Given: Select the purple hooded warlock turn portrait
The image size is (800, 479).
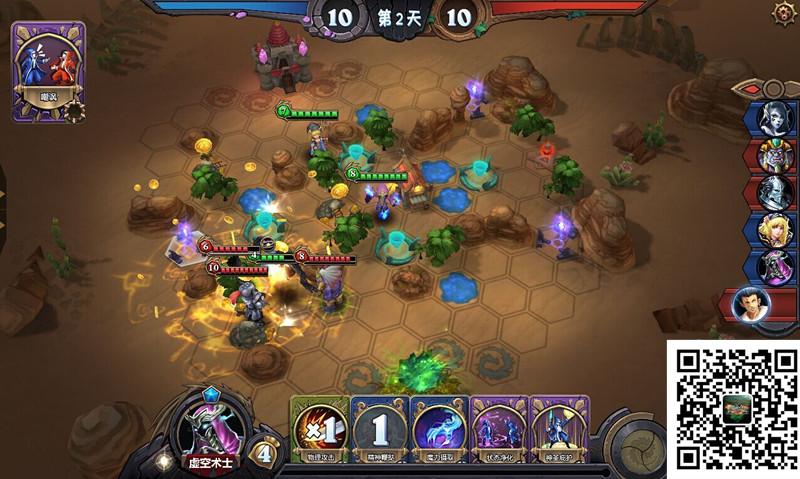Looking at the screenshot, I should 774,267.
